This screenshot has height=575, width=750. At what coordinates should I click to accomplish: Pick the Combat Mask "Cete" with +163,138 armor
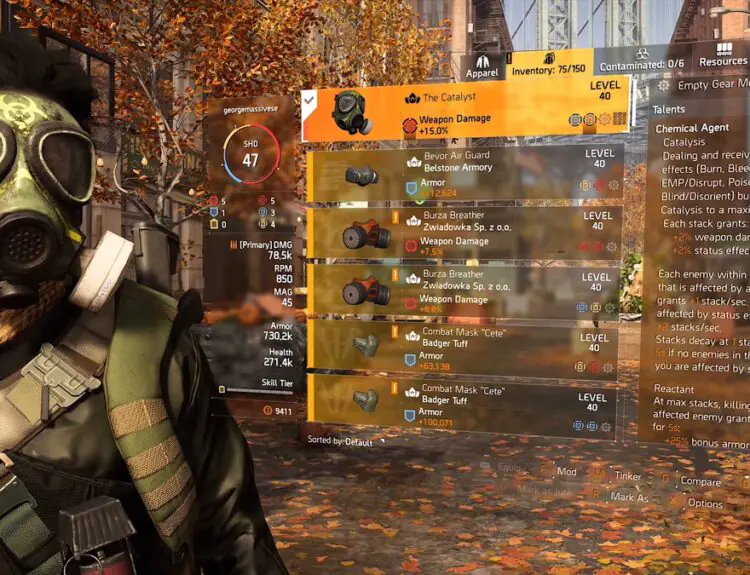pyautogui.click(x=467, y=346)
